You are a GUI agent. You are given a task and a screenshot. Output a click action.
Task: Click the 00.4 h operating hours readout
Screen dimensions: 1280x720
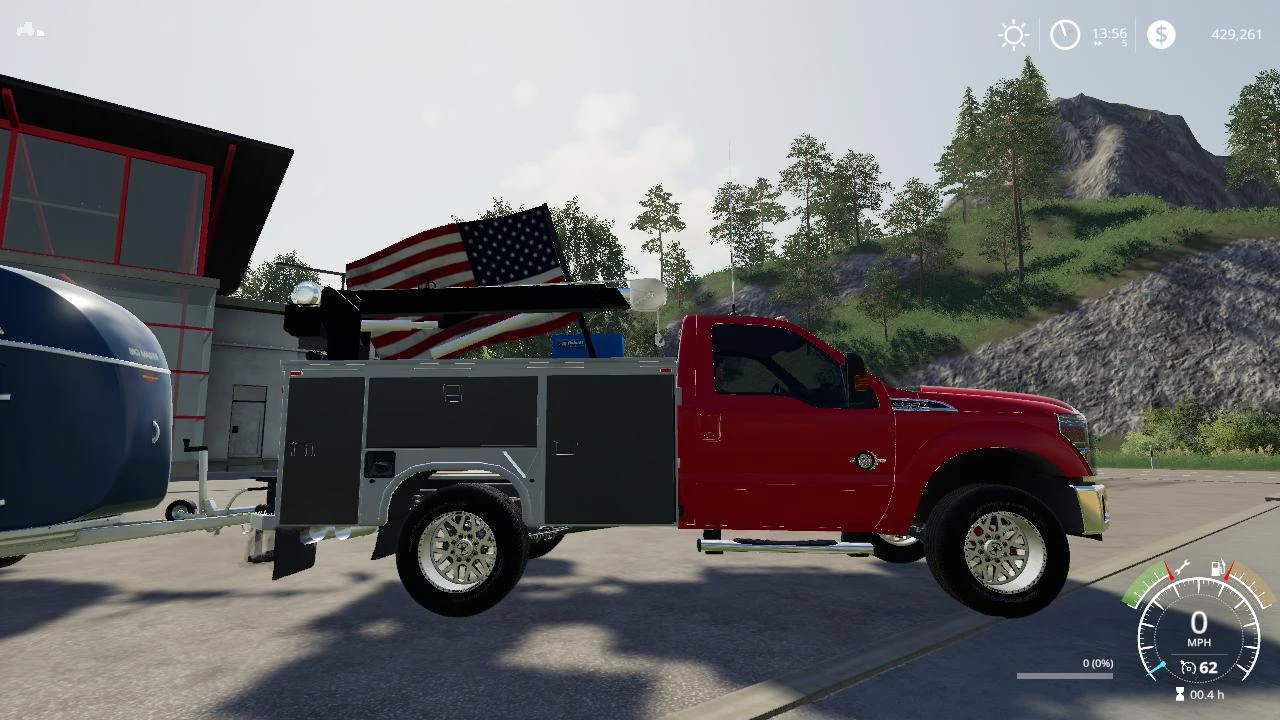pyautogui.click(x=1207, y=693)
